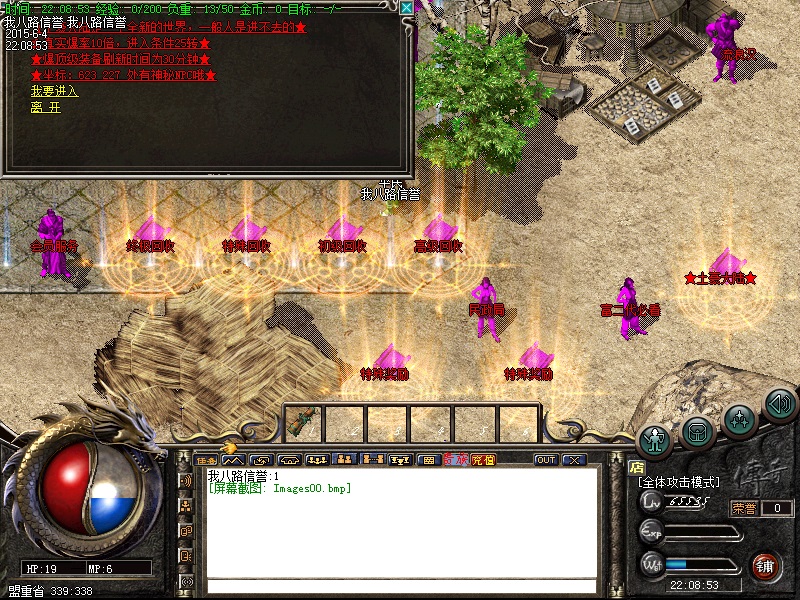Screen dimensions: 800x600
Task: Toggle sound with the speaker button
Action: pyautogui.click(x=779, y=404)
